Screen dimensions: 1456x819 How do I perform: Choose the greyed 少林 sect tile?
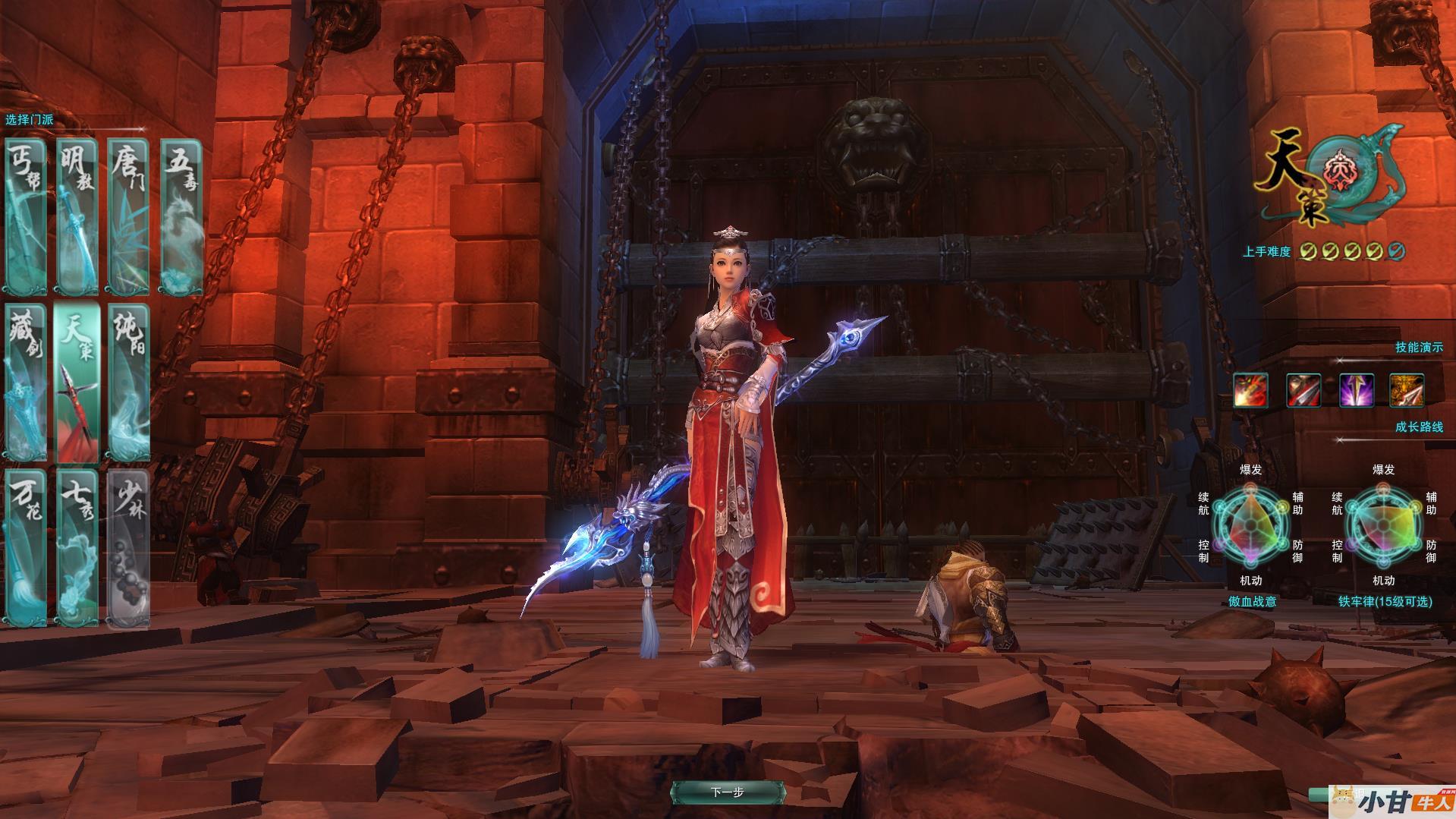(x=128, y=548)
